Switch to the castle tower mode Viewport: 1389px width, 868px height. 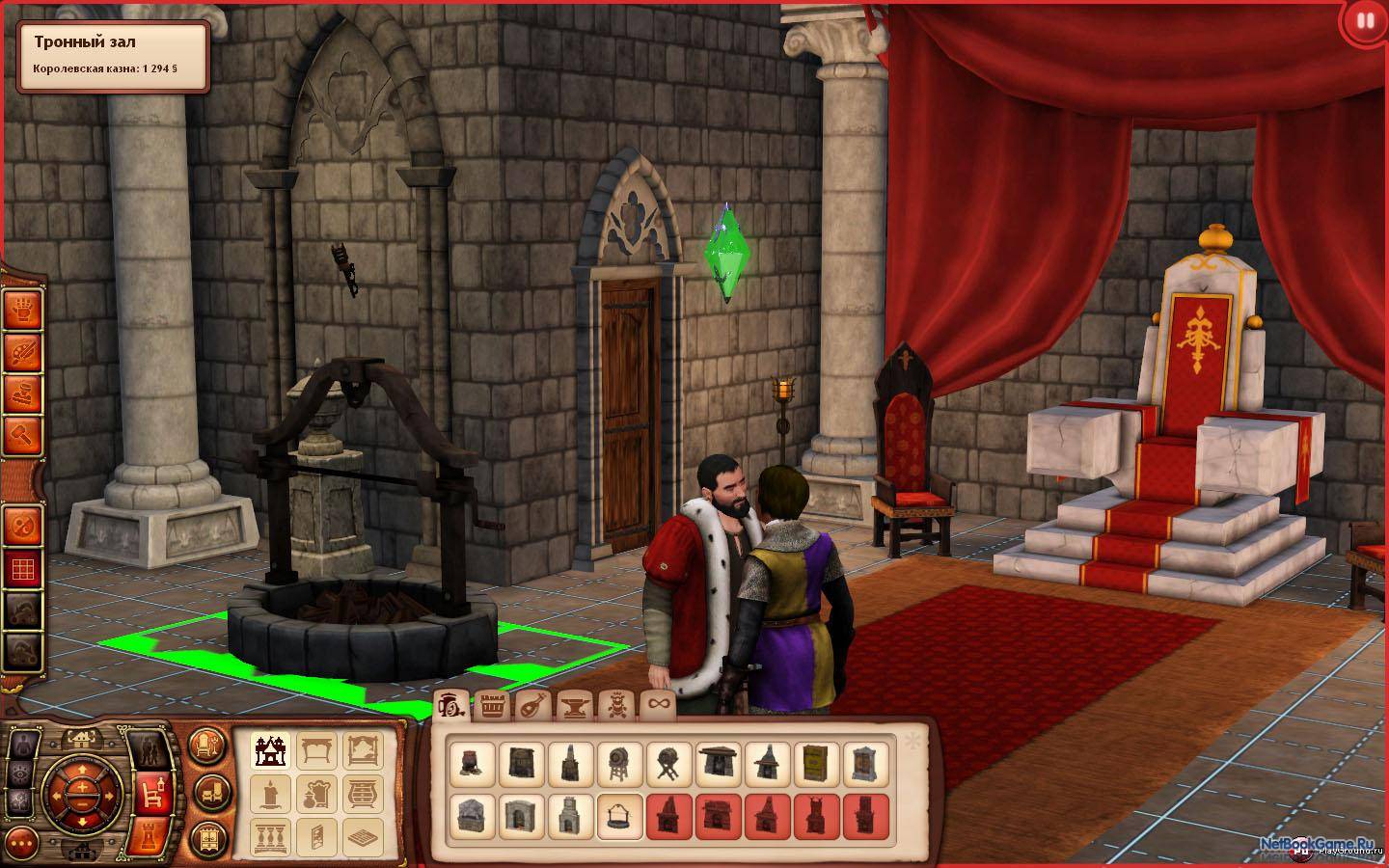(x=151, y=834)
